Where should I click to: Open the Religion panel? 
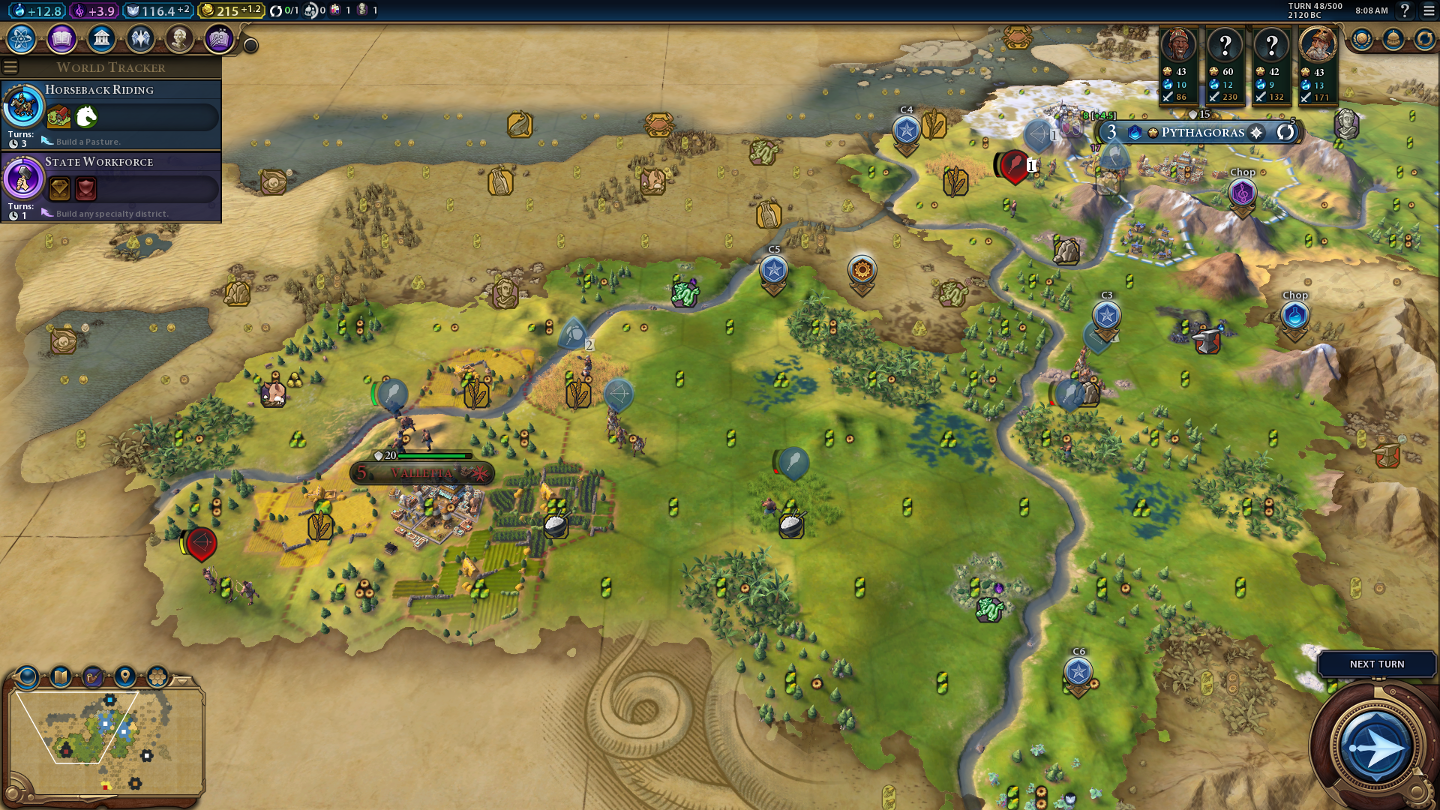[x=140, y=39]
